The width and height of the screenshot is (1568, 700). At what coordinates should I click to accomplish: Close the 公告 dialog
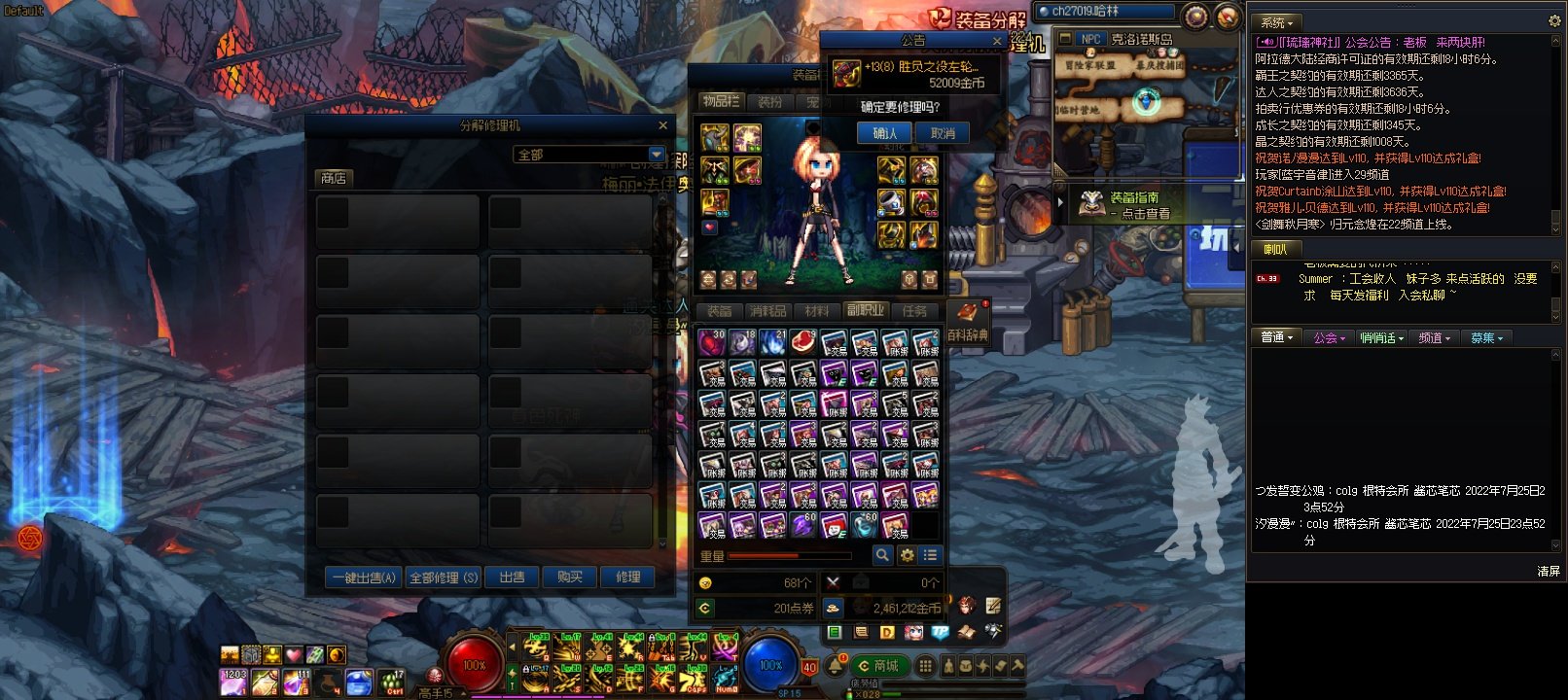click(x=997, y=41)
